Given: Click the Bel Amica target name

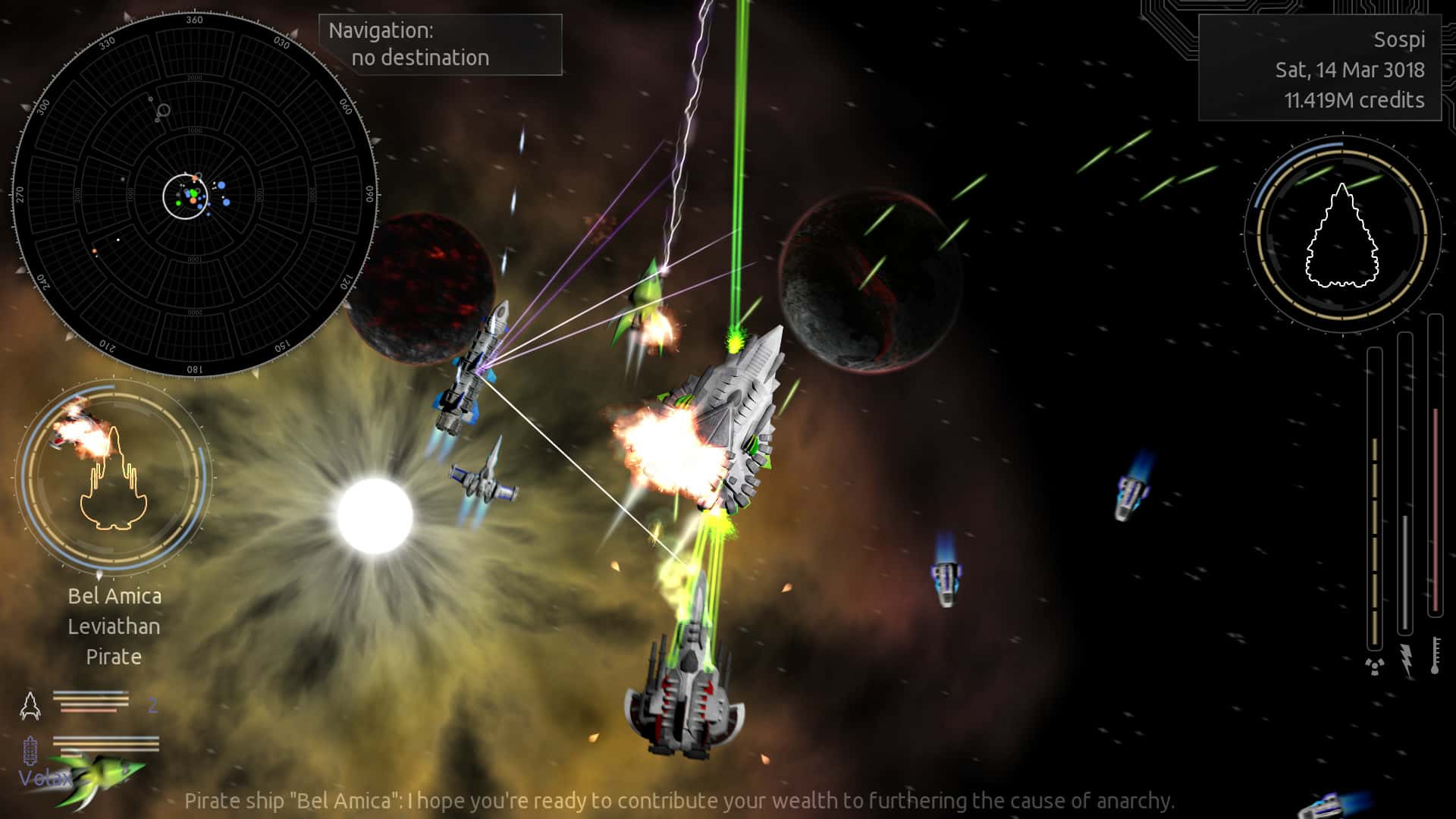Looking at the screenshot, I should coord(115,597).
